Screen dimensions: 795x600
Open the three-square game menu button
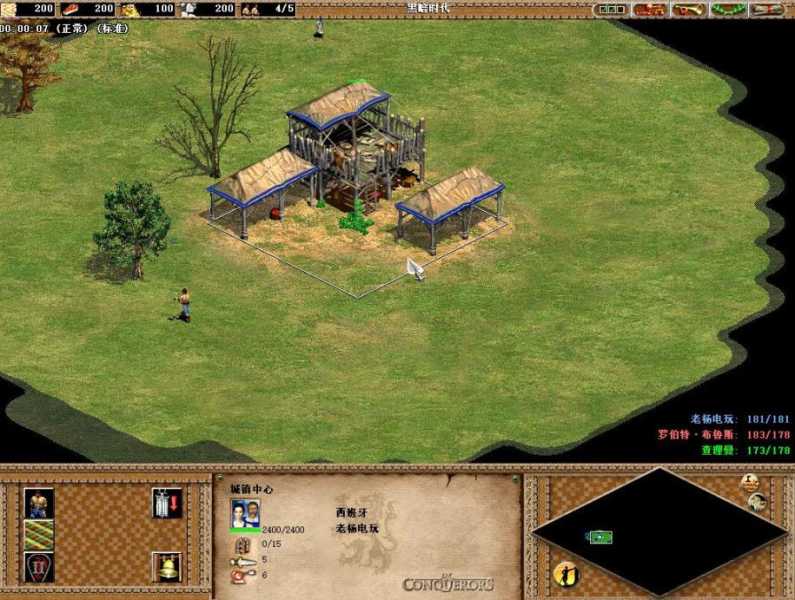pos(612,9)
